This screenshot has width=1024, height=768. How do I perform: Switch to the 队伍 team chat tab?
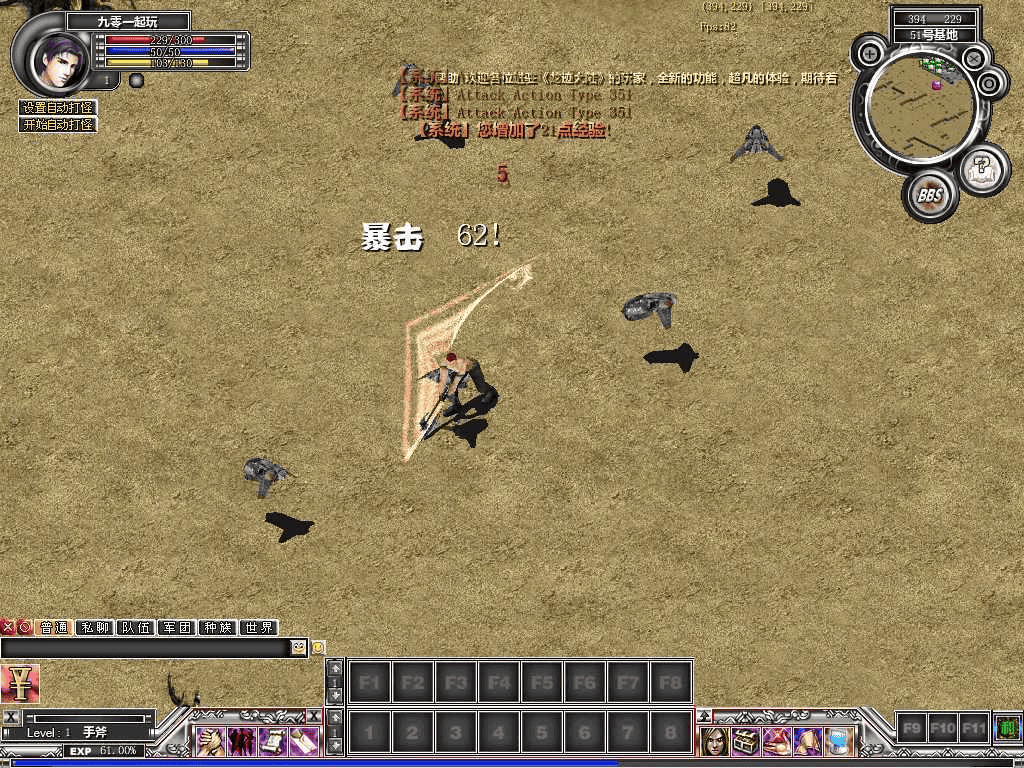[x=136, y=628]
